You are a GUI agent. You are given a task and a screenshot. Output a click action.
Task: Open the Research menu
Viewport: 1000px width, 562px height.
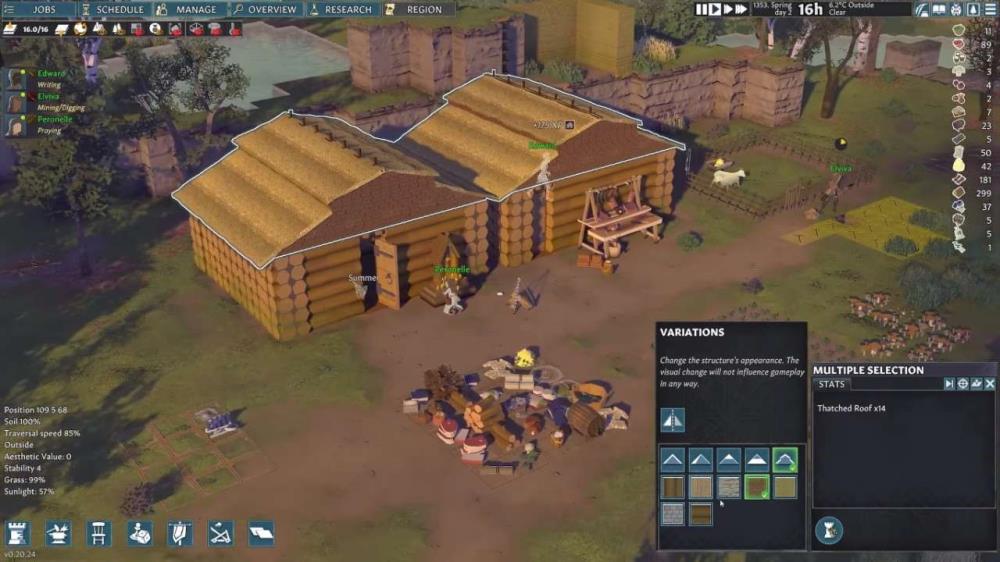[342, 9]
